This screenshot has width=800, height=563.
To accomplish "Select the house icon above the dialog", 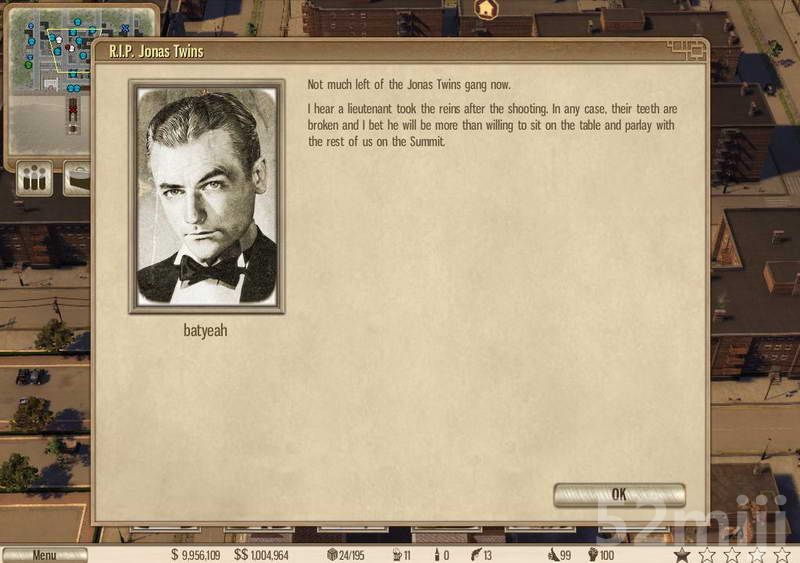I will (x=486, y=9).
